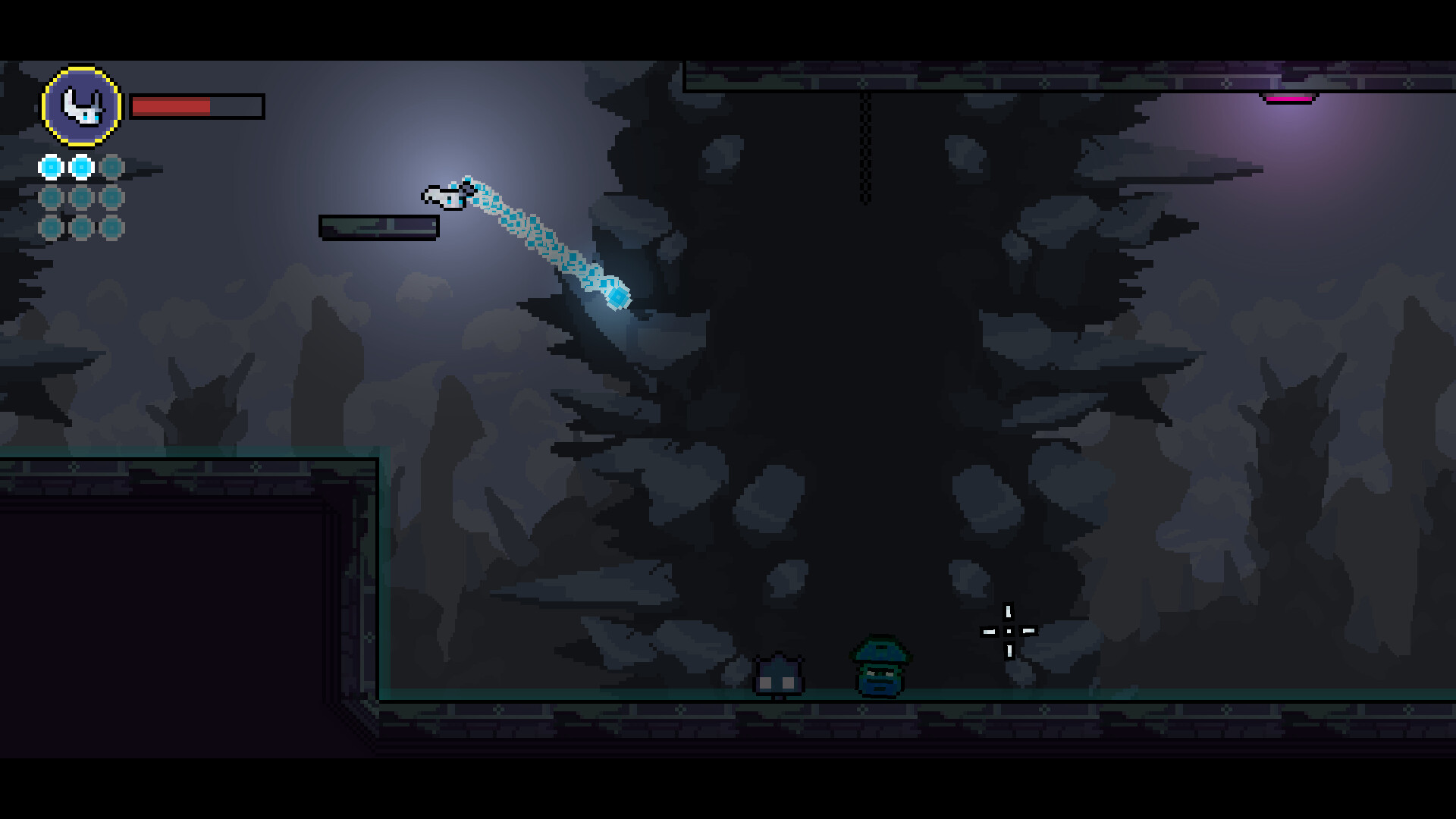Screen dimensions: 1456x819
Task: Toggle the bottom-right faded energy orb
Action: [110, 225]
